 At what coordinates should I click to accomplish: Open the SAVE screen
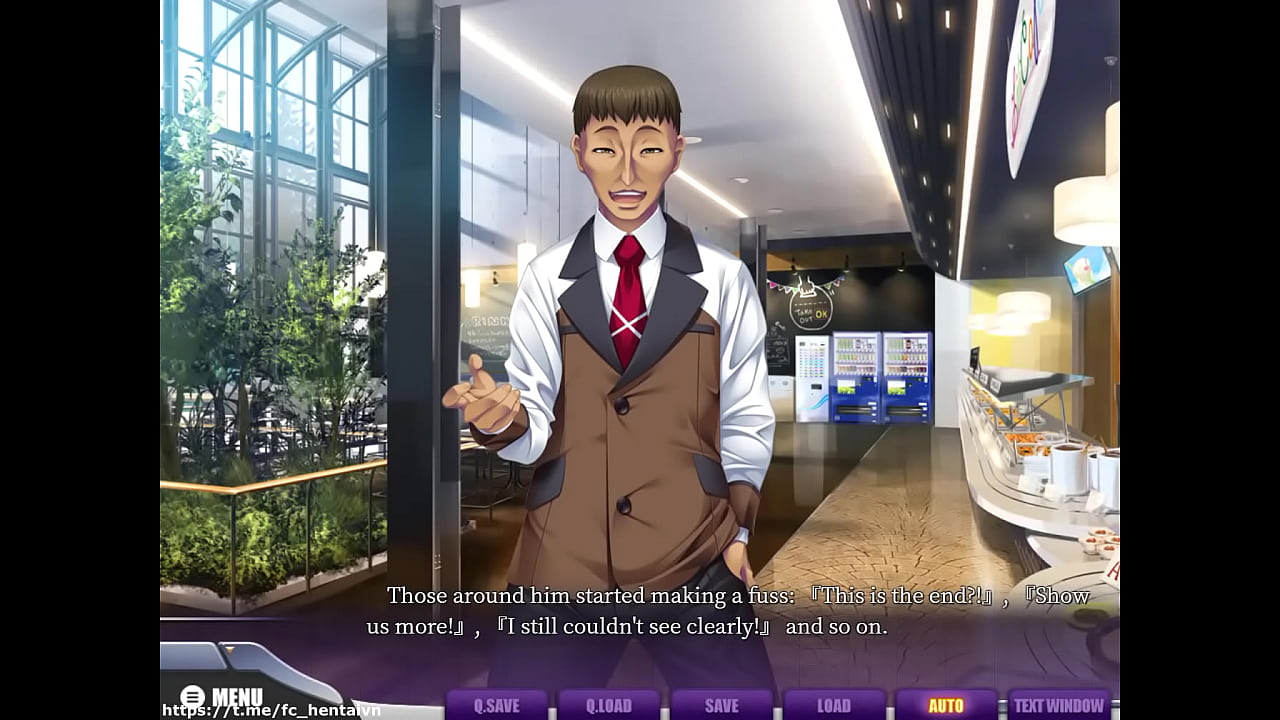723,704
